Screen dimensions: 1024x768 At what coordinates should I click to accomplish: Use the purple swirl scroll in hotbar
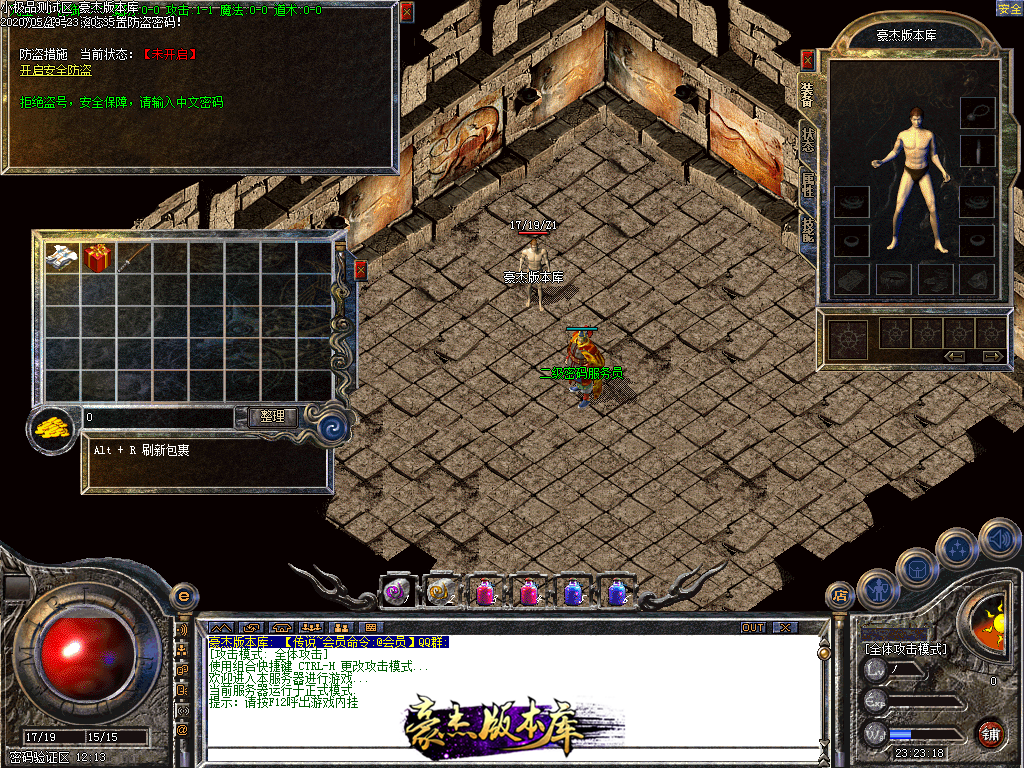click(397, 591)
